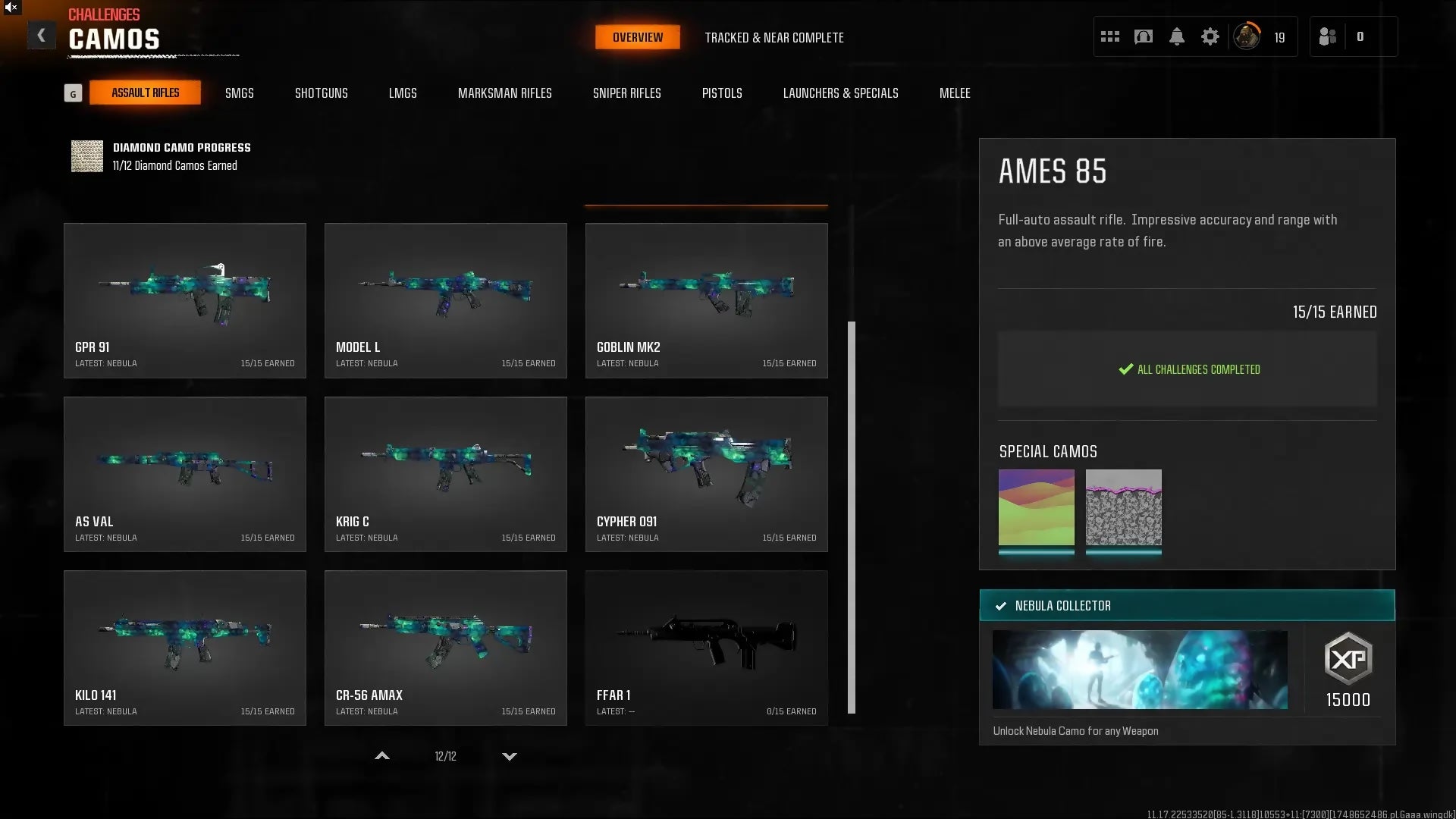1456x819 pixels.
Task: Click the CR-56 AMAX weapon tile
Action: (445, 648)
